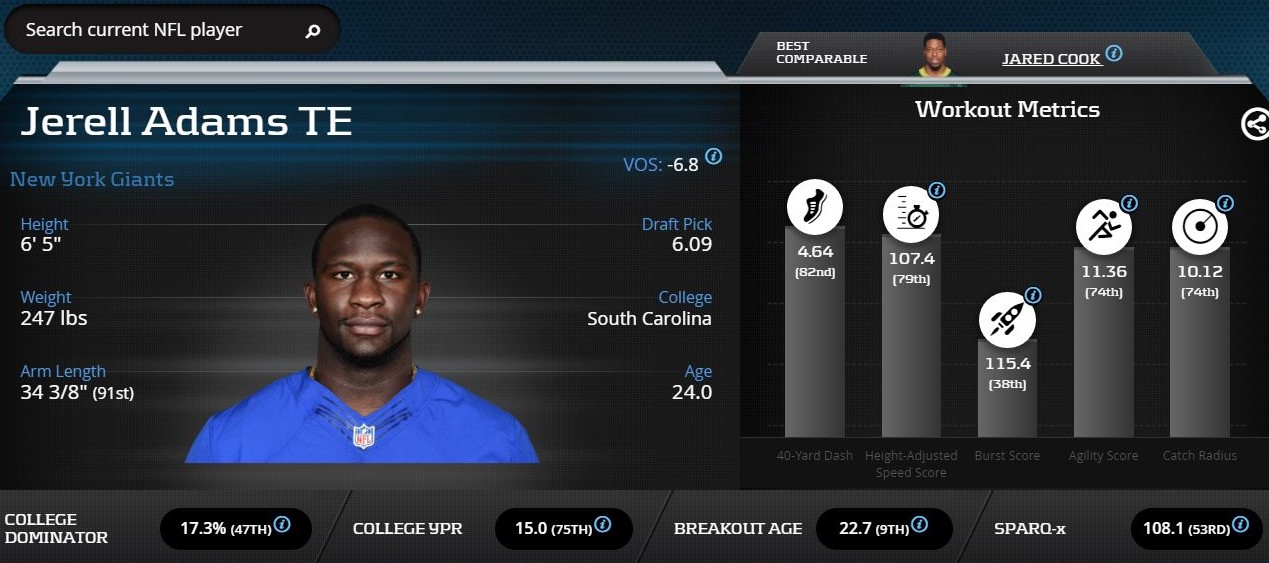Click the Burst Score info icon
The image size is (1269, 563).
point(1033,296)
